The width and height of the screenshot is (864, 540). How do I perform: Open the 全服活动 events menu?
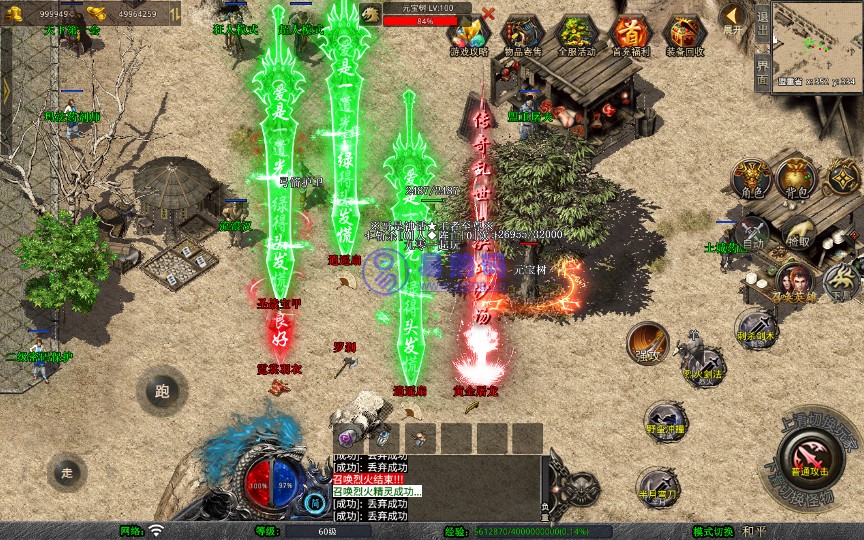[x=575, y=33]
